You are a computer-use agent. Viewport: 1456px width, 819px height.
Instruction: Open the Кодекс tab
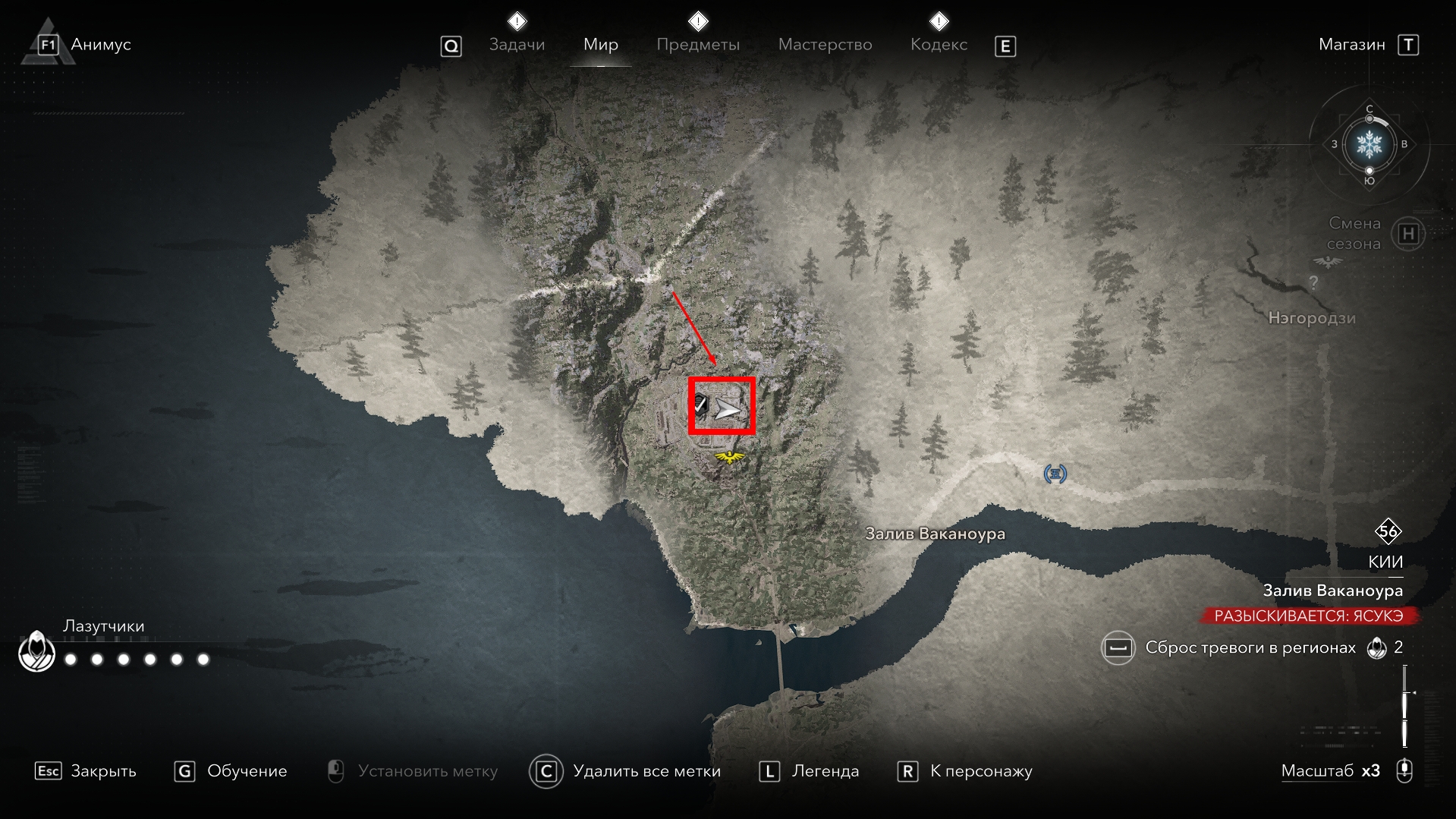point(939,45)
